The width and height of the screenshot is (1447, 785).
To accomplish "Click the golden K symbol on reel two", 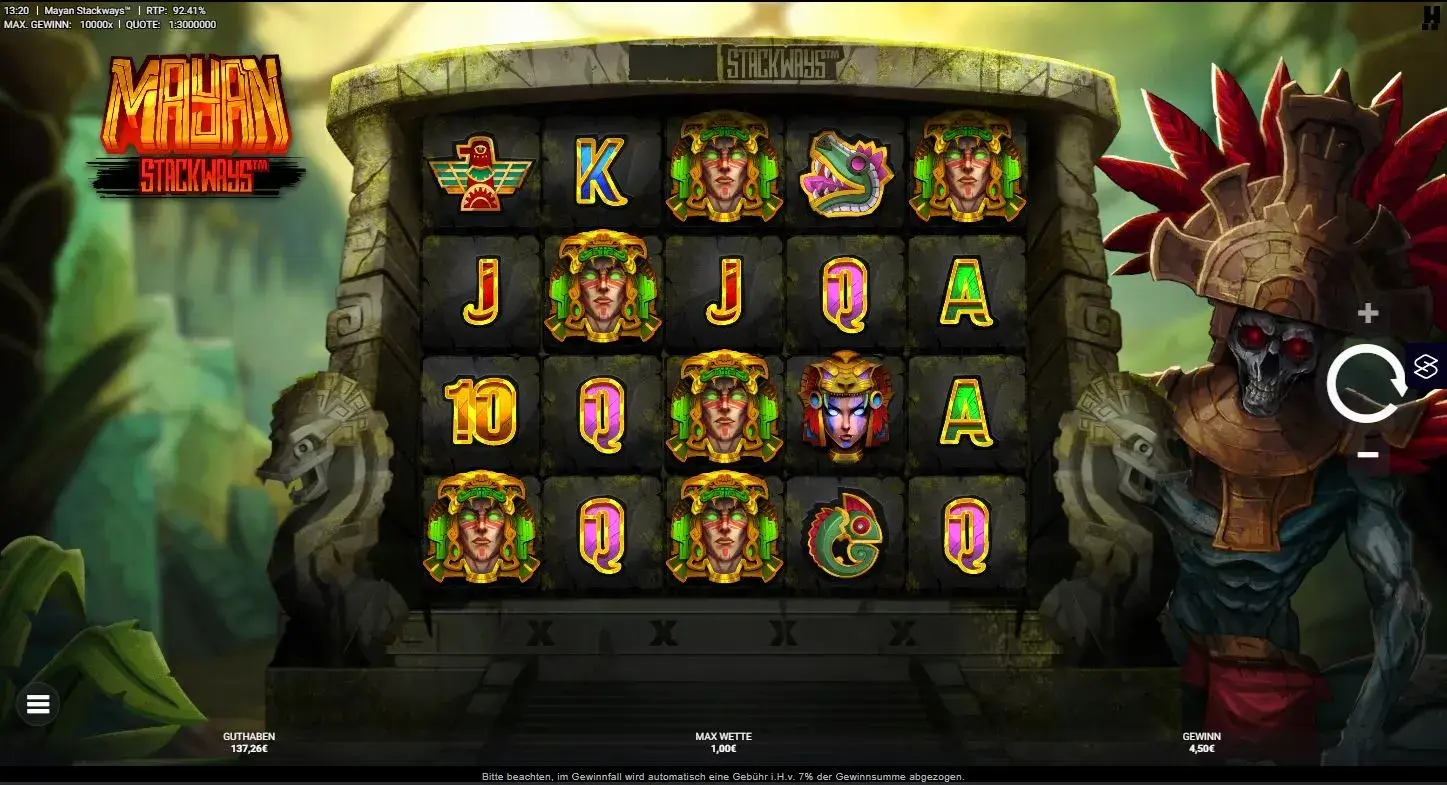I will [x=601, y=174].
